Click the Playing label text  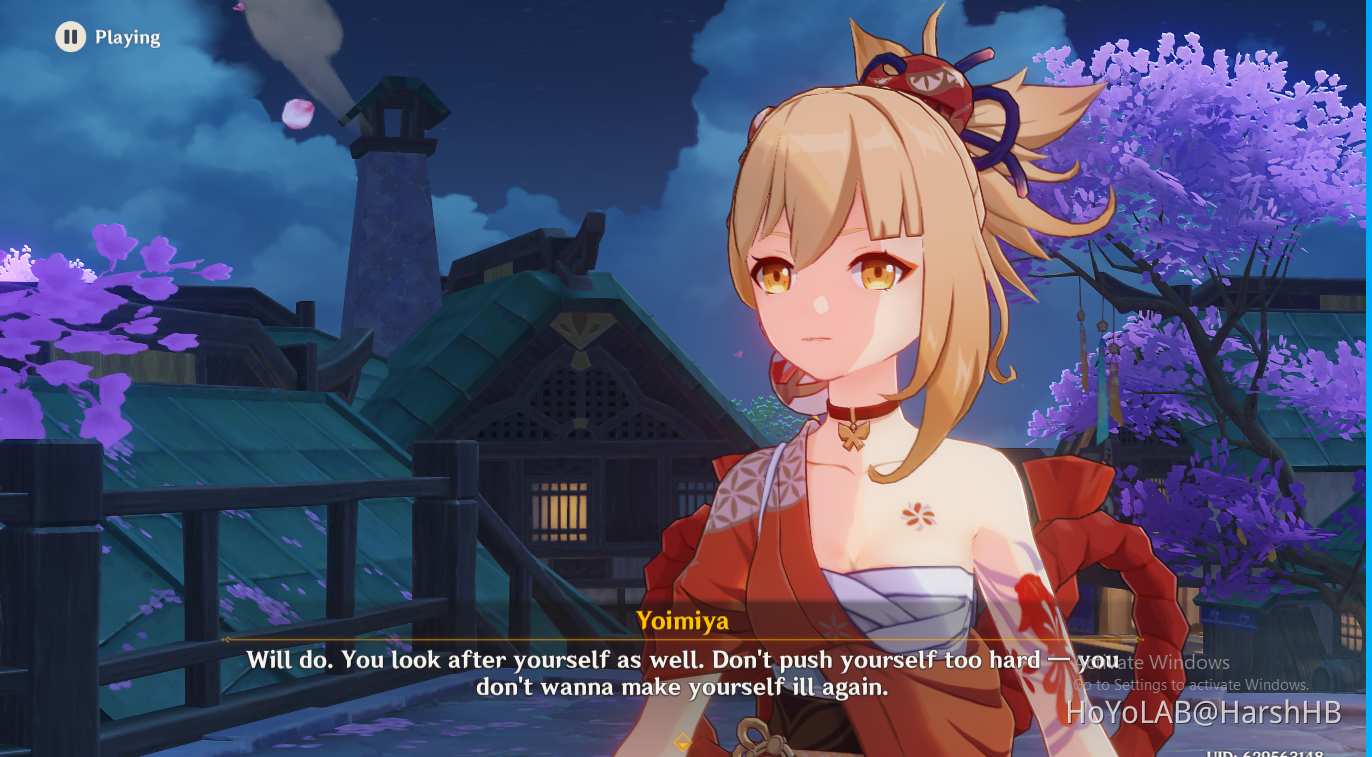127,37
